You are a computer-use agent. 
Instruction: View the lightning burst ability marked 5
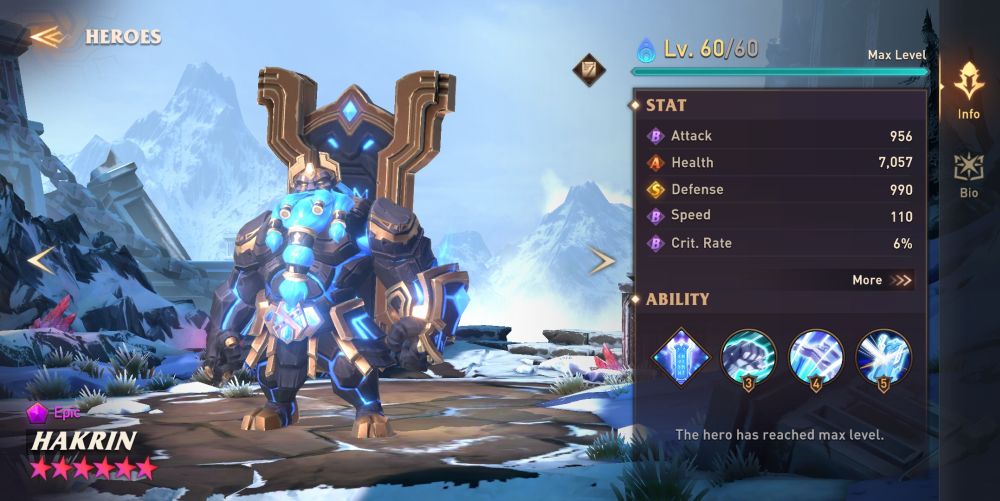coord(883,356)
